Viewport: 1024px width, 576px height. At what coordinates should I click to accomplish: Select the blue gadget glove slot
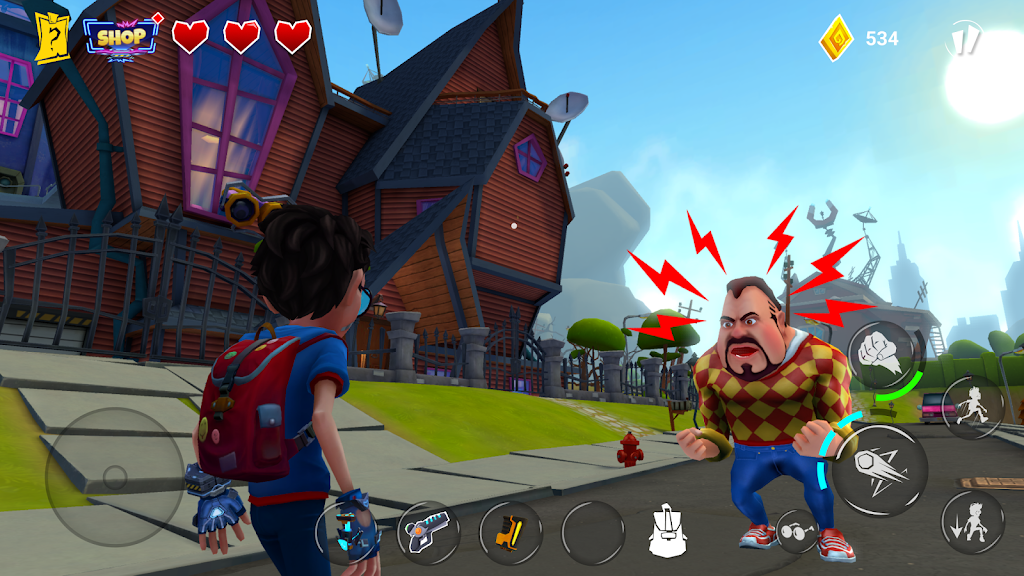click(x=347, y=532)
